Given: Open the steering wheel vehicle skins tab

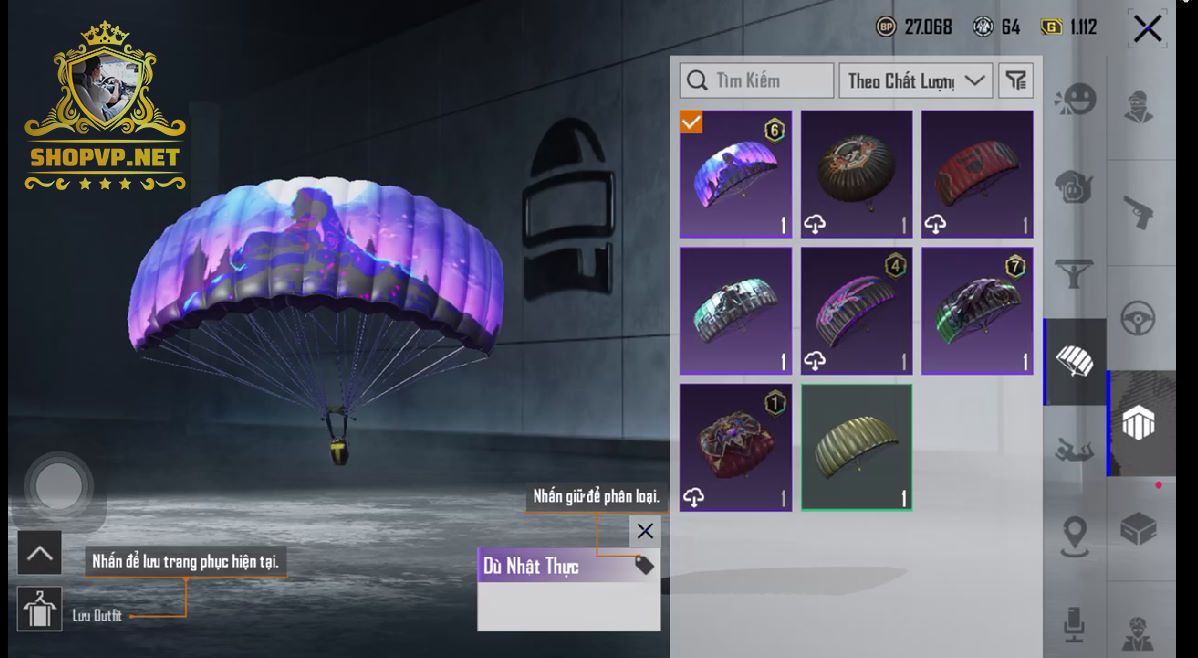Looking at the screenshot, I should click(1138, 318).
